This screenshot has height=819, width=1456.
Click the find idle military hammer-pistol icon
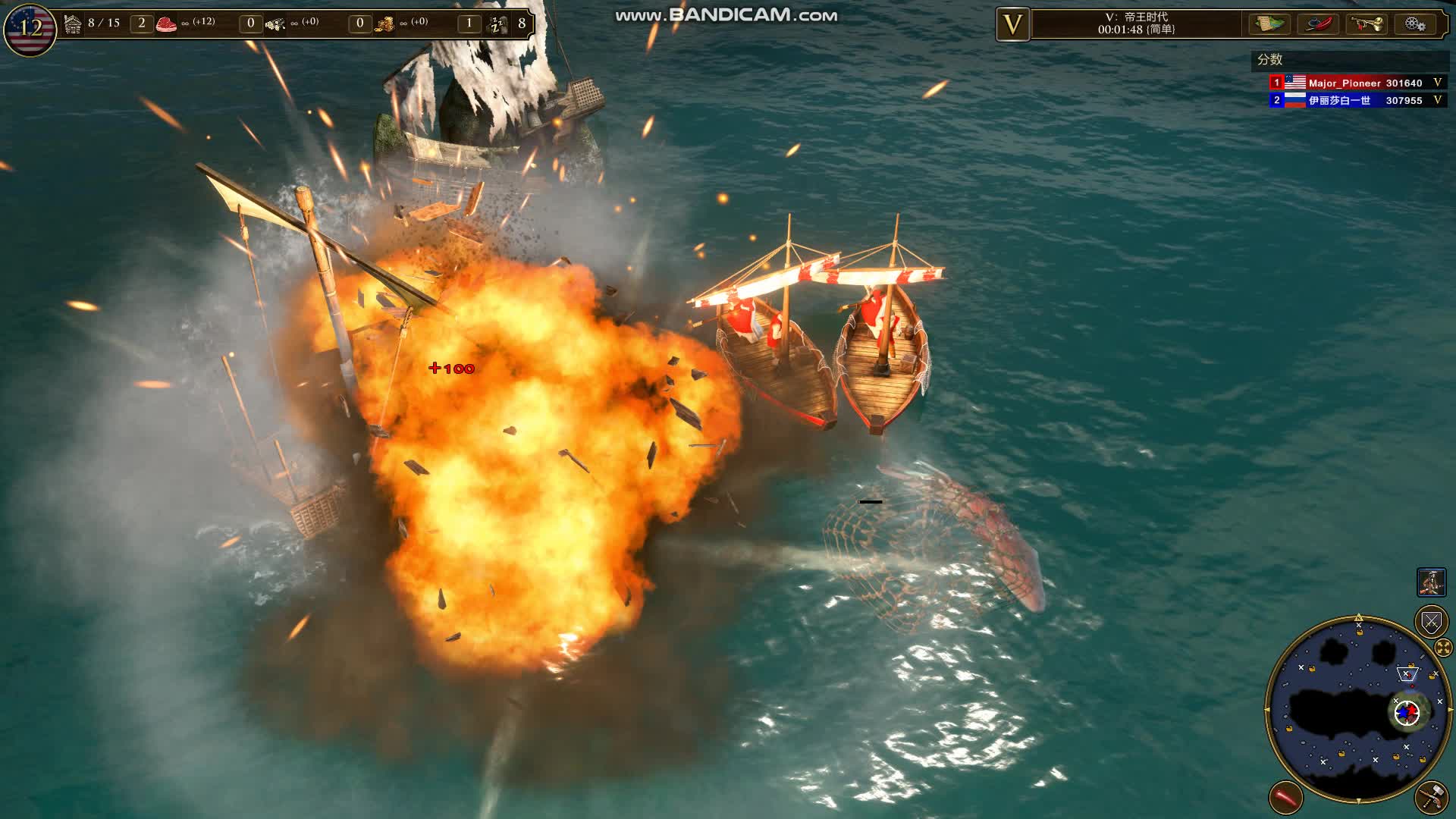(x=1433, y=796)
